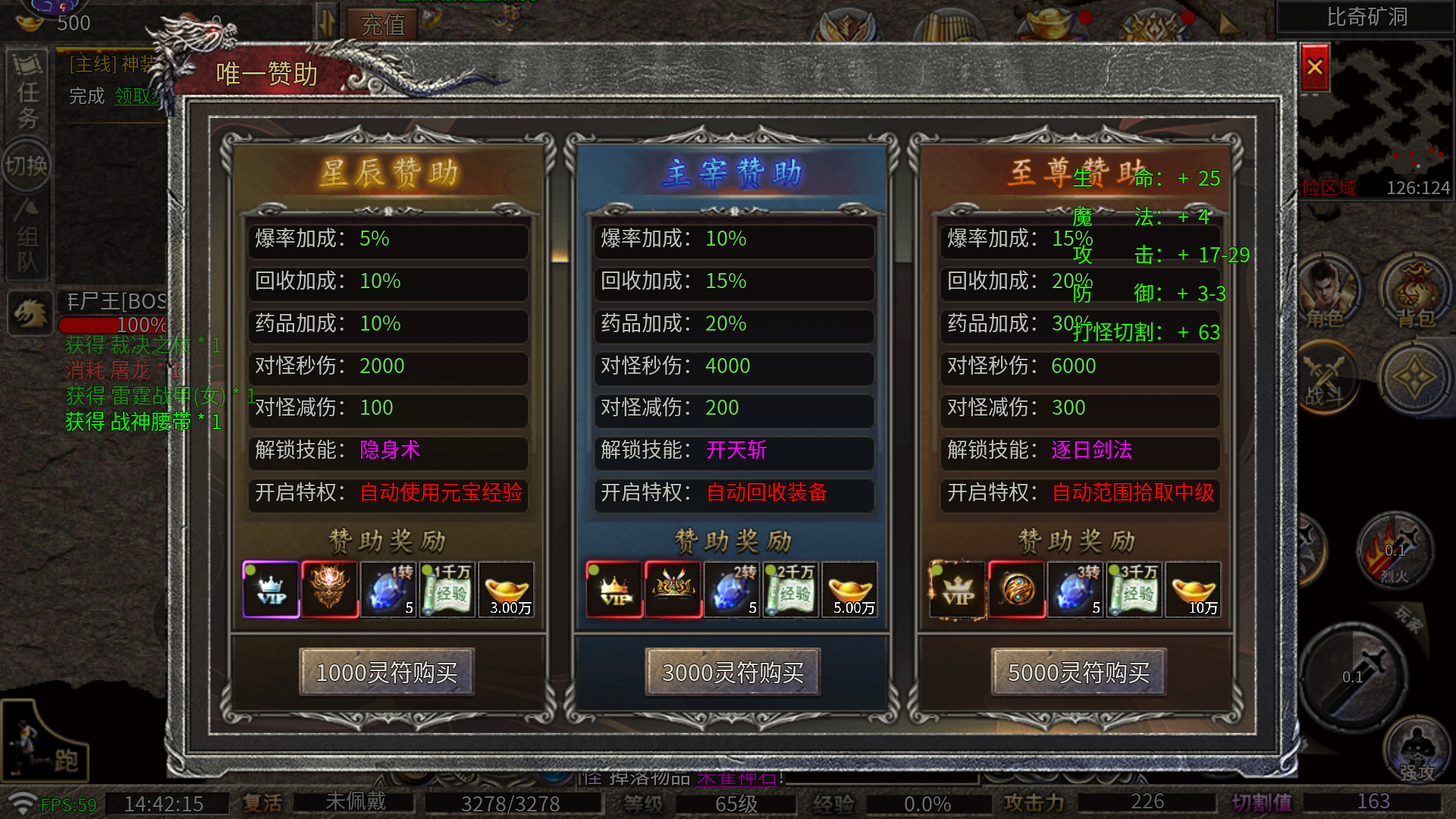Tap the 复活 revive button
1456x819 pixels.
click(262, 803)
